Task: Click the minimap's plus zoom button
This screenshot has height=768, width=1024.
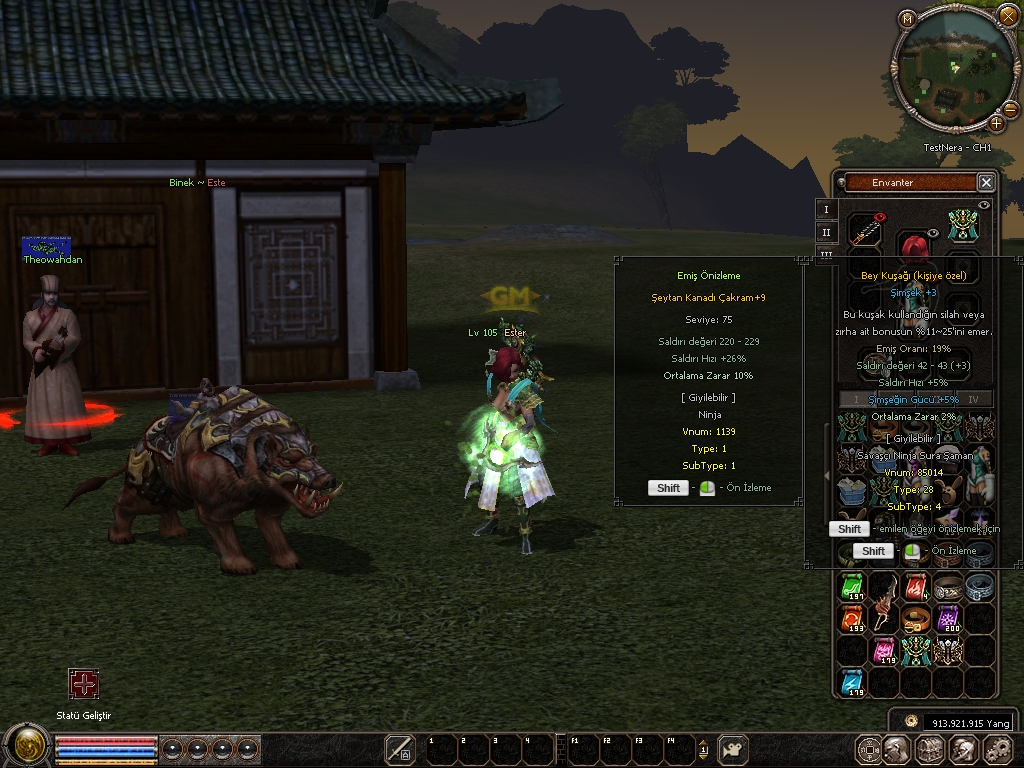Action: click(x=996, y=123)
